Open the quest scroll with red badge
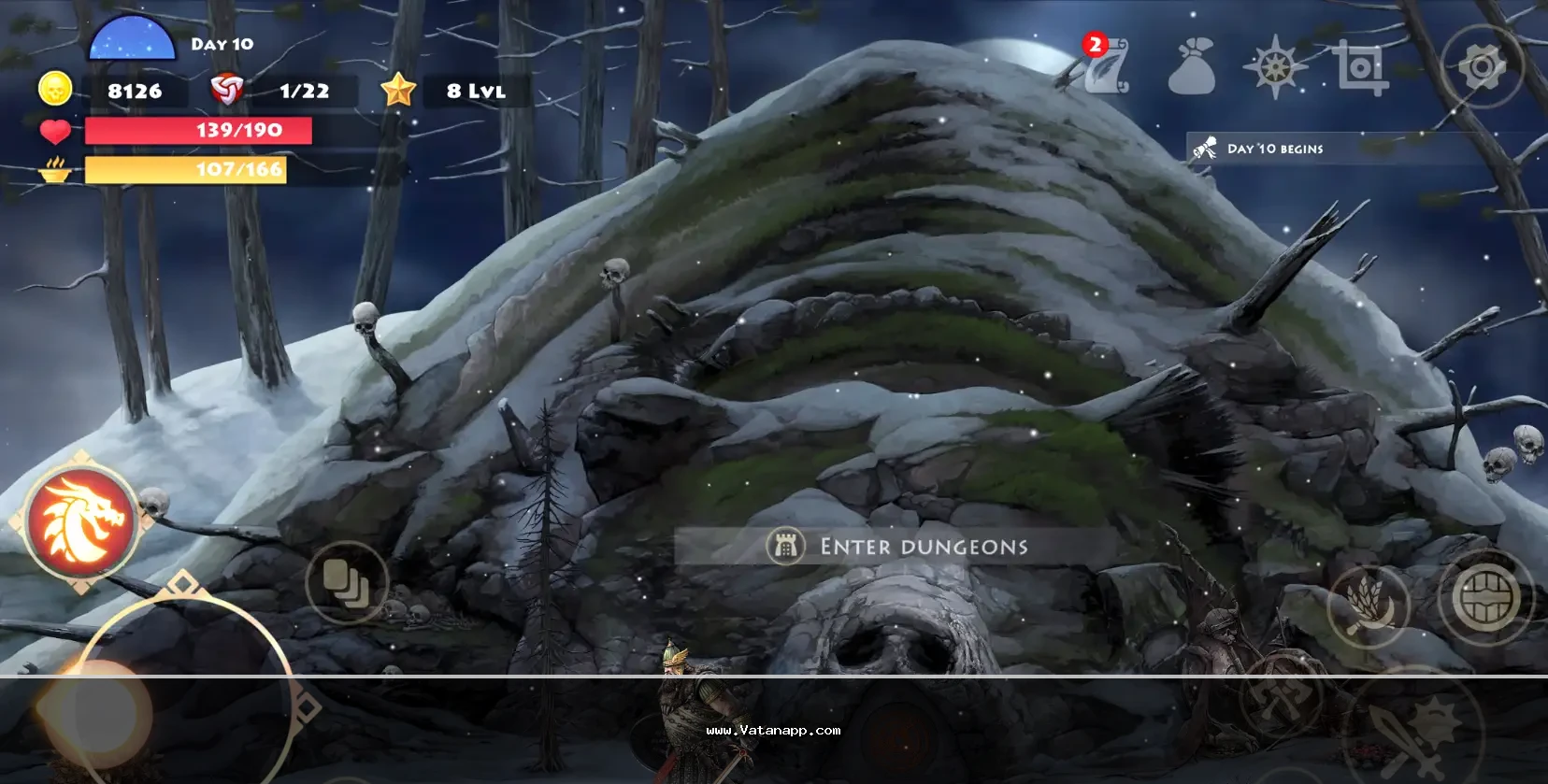1548x784 pixels. (1106, 65)
